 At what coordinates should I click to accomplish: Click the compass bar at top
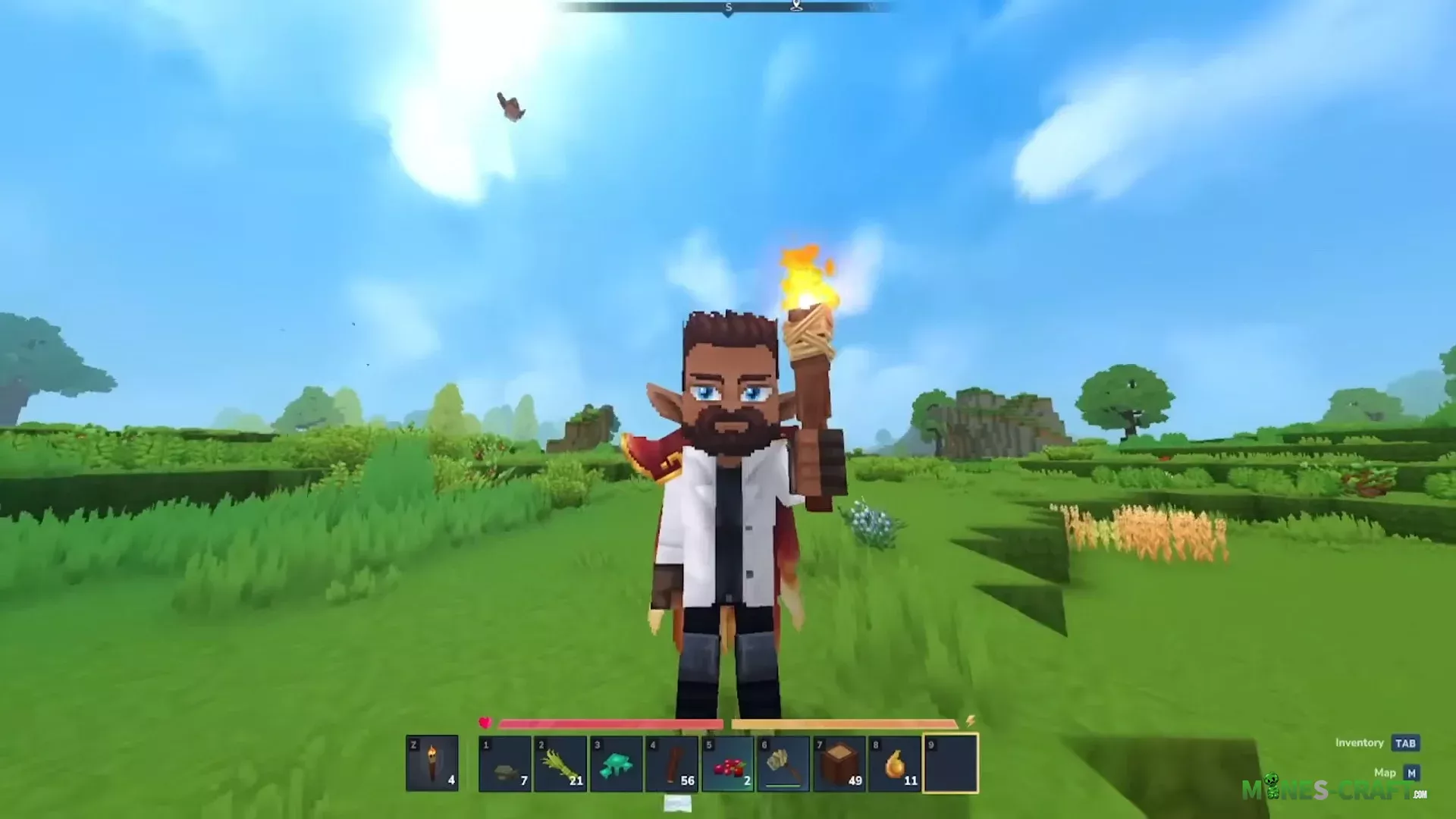[x=726, y=8]
